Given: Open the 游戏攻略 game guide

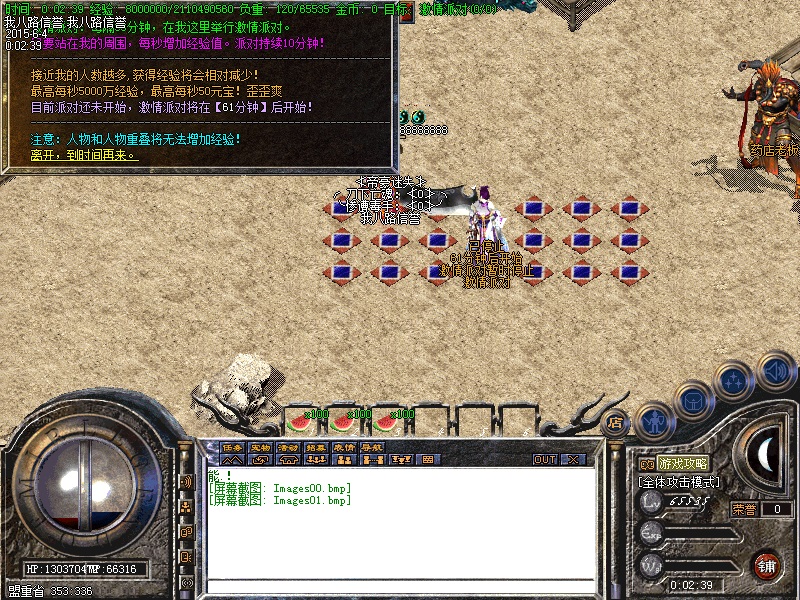Looking at the screenshot, I should [x=683, y=464].
